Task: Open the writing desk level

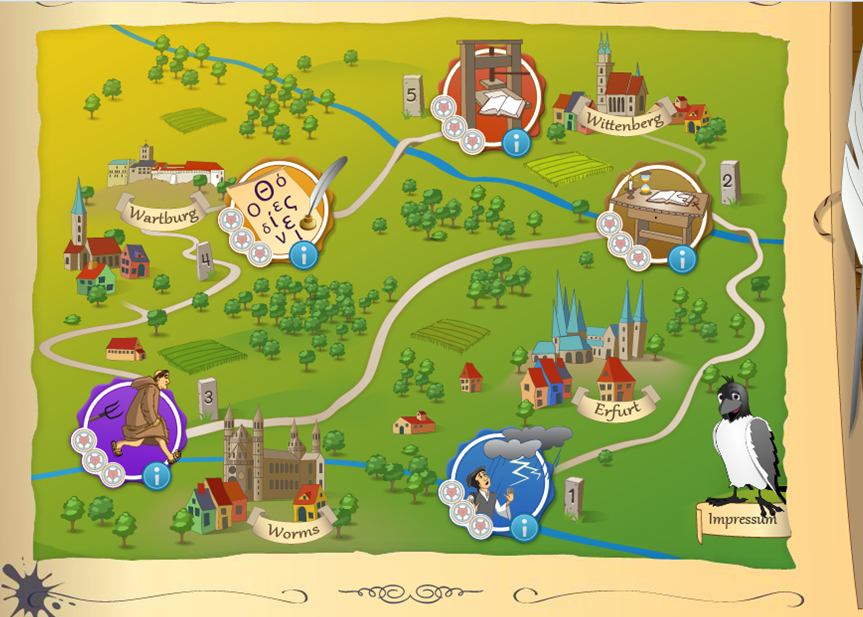Action: (x=658, y=213)
